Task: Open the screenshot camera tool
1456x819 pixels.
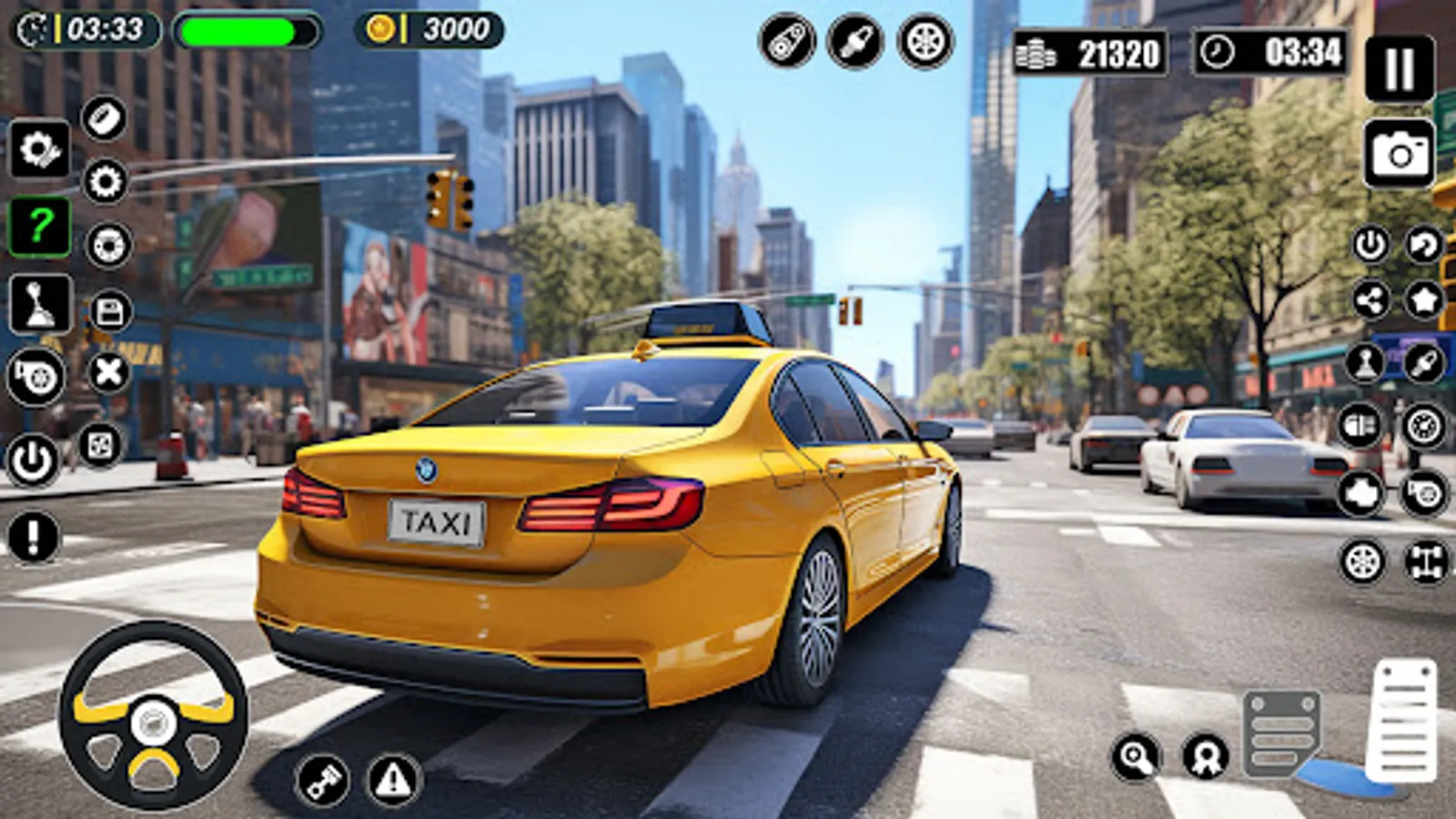Action: coord(1400,147)
